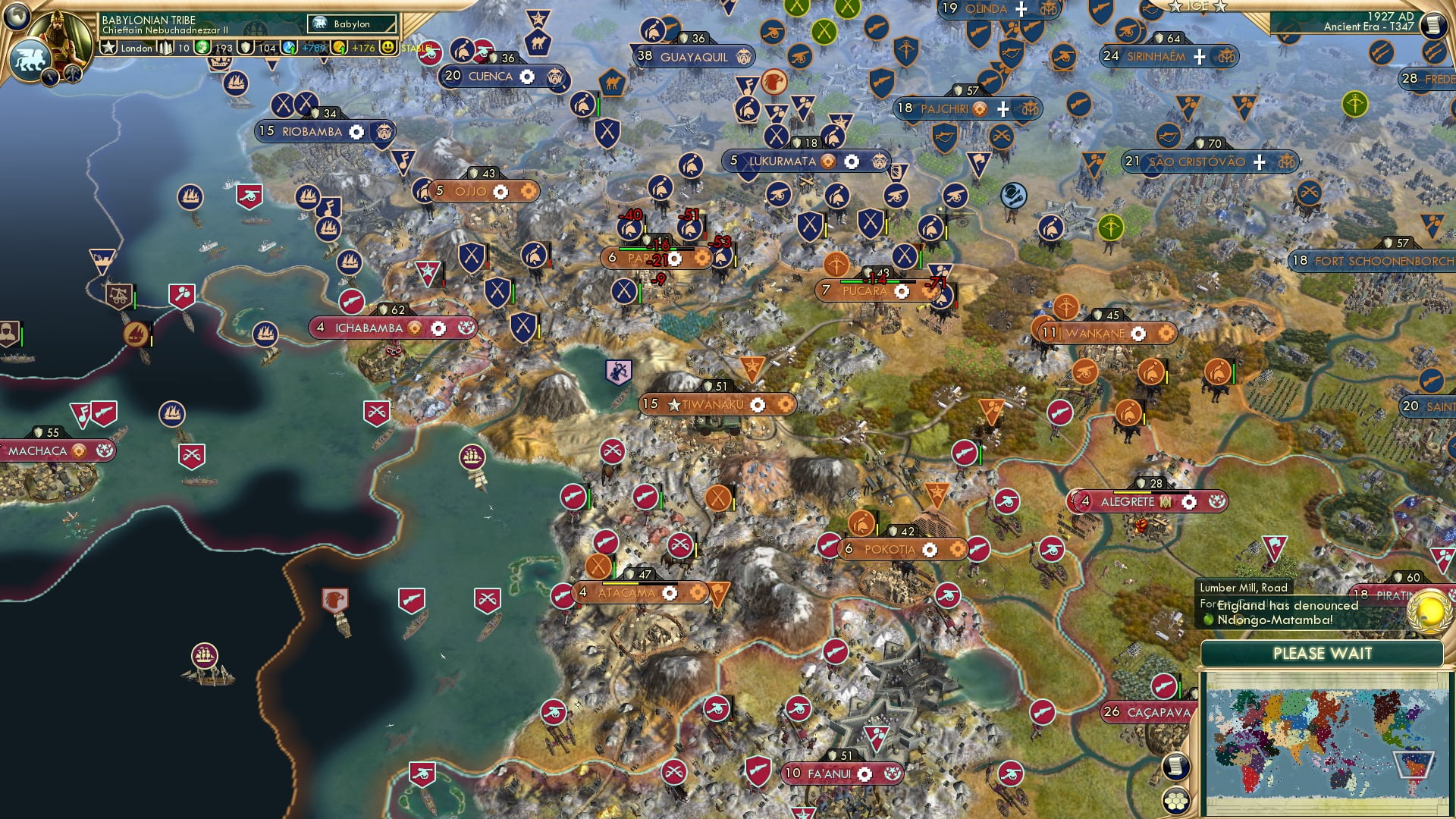Viewport: 1456px width, 819px height.
Task: Click inside the minimap world view
Action: click(1327, 743)
